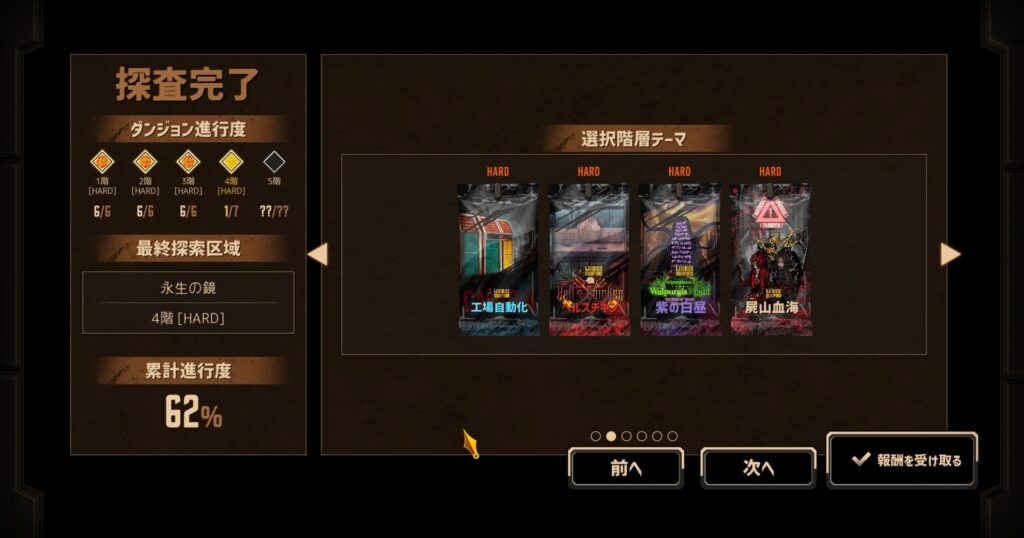Go to the previous page with 前へ
The width and height of the screenshot is (1024, 538).
[626, 467]
